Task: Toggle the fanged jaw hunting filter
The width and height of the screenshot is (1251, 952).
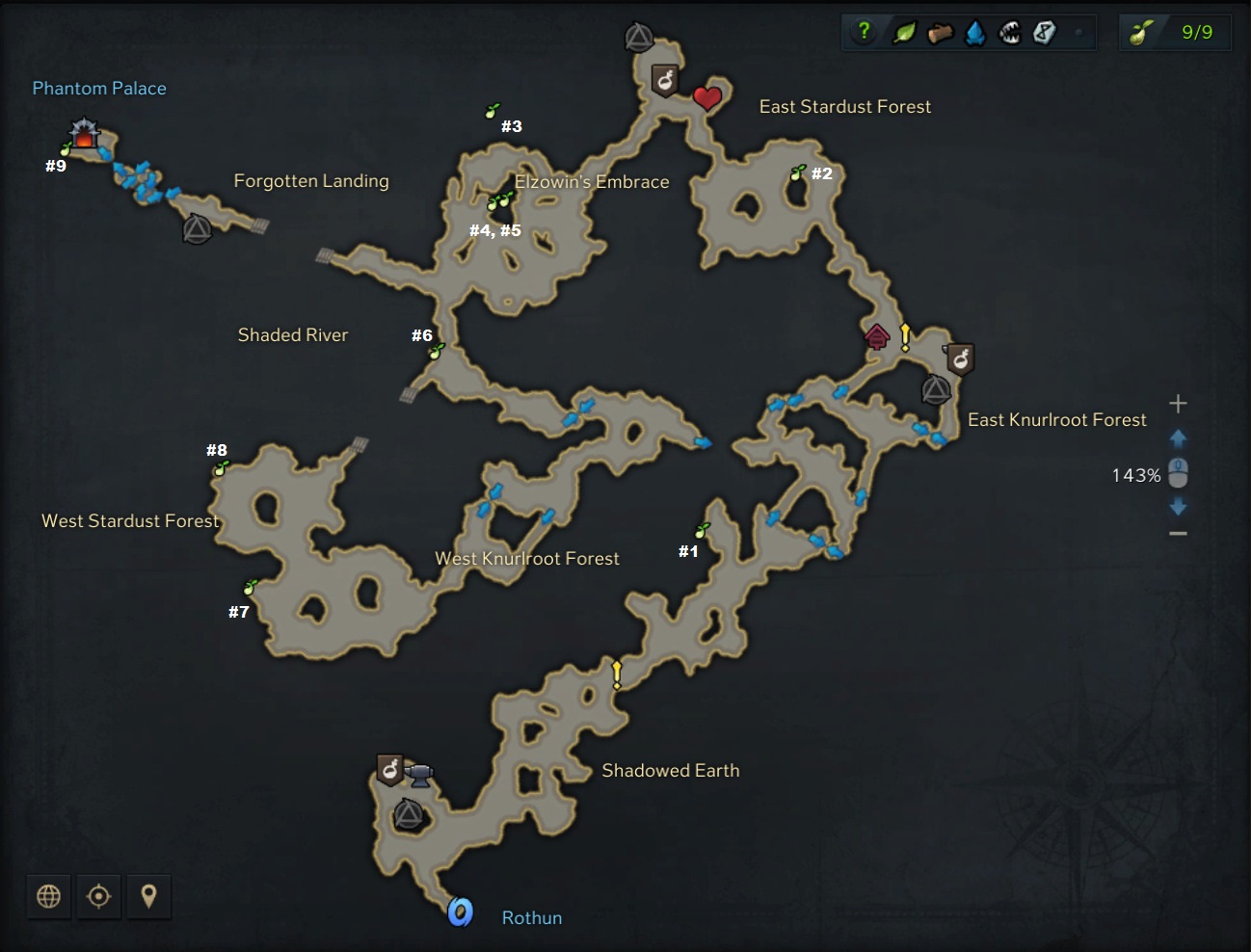Action: 1009,34
